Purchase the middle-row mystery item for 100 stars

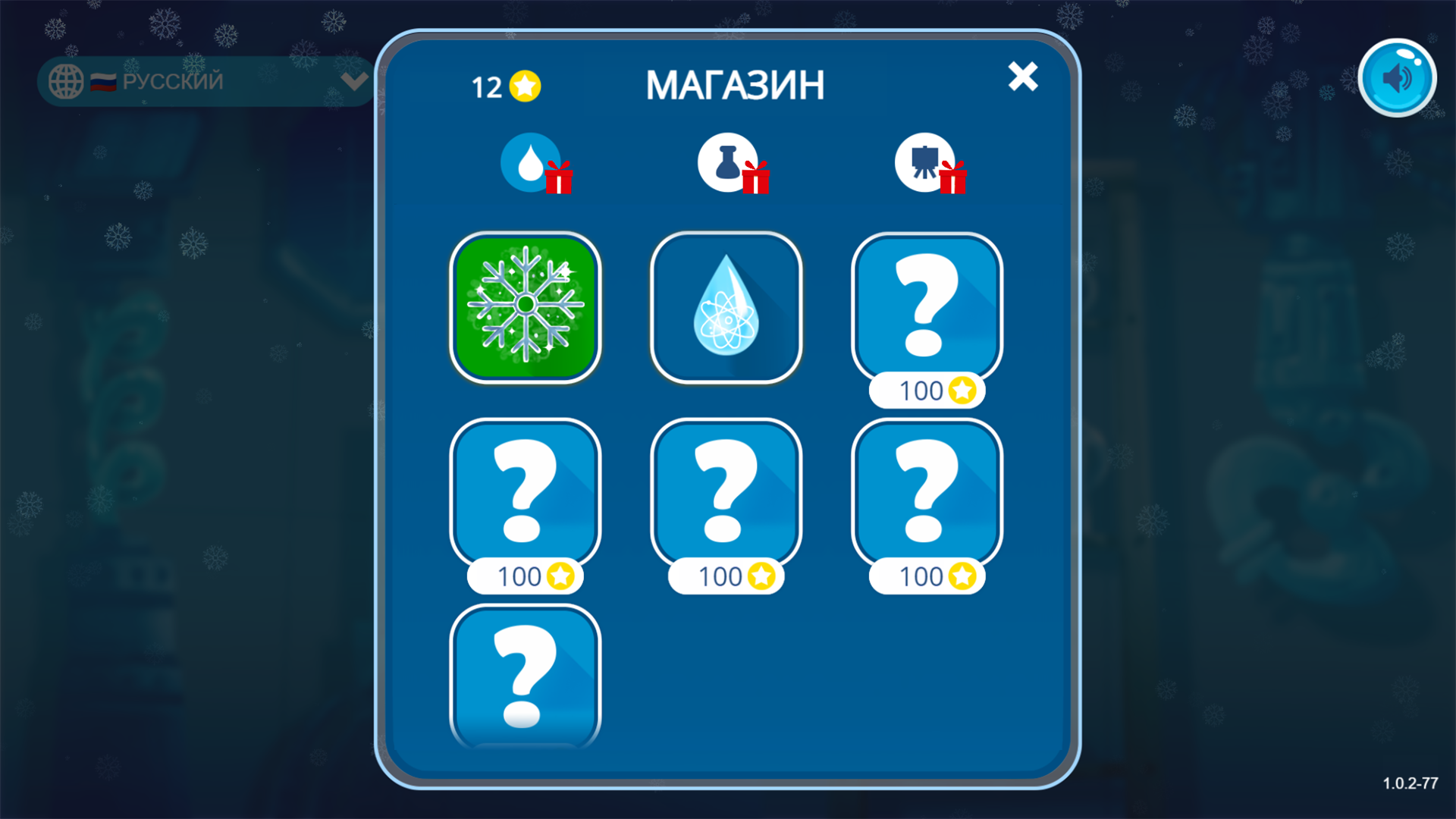tap(726, 493)
